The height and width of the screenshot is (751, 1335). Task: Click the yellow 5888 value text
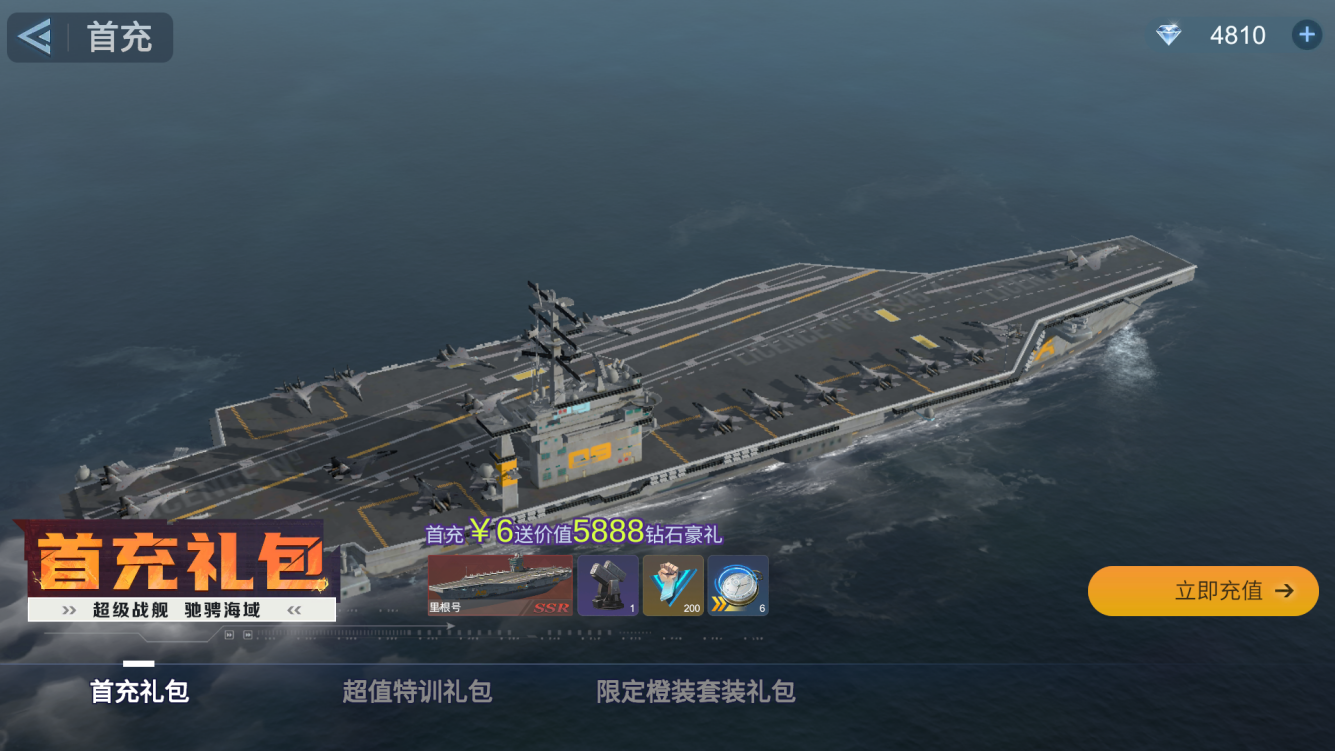(x=606, y=532)
